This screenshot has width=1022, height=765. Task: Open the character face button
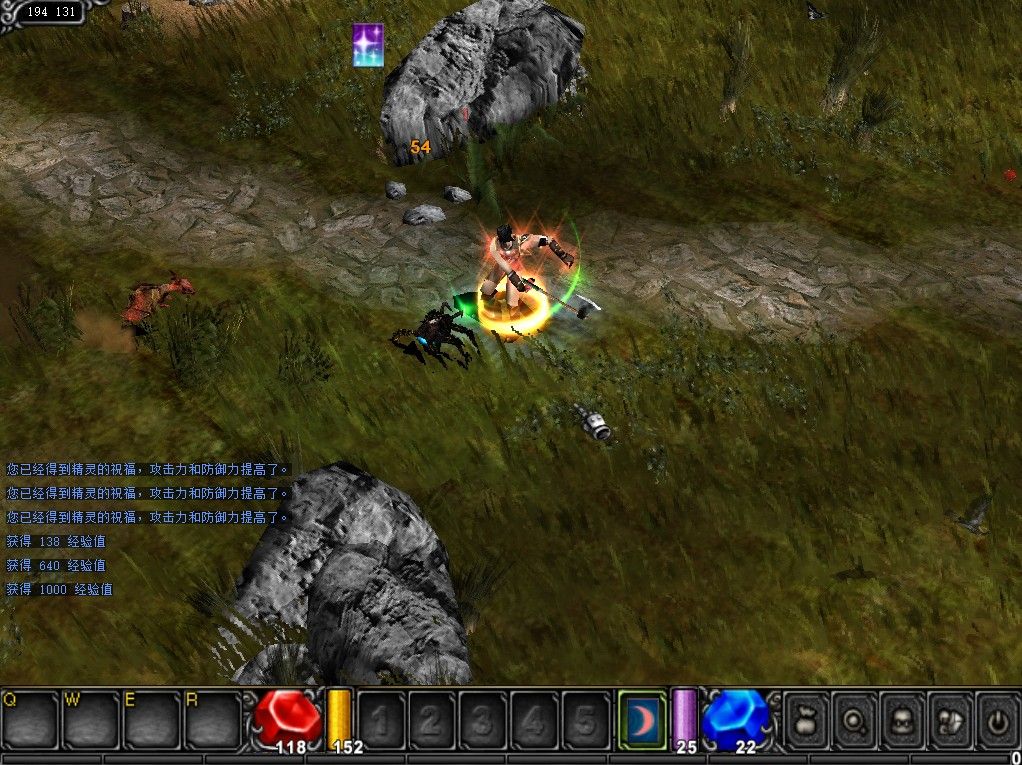tap(903, 719)
